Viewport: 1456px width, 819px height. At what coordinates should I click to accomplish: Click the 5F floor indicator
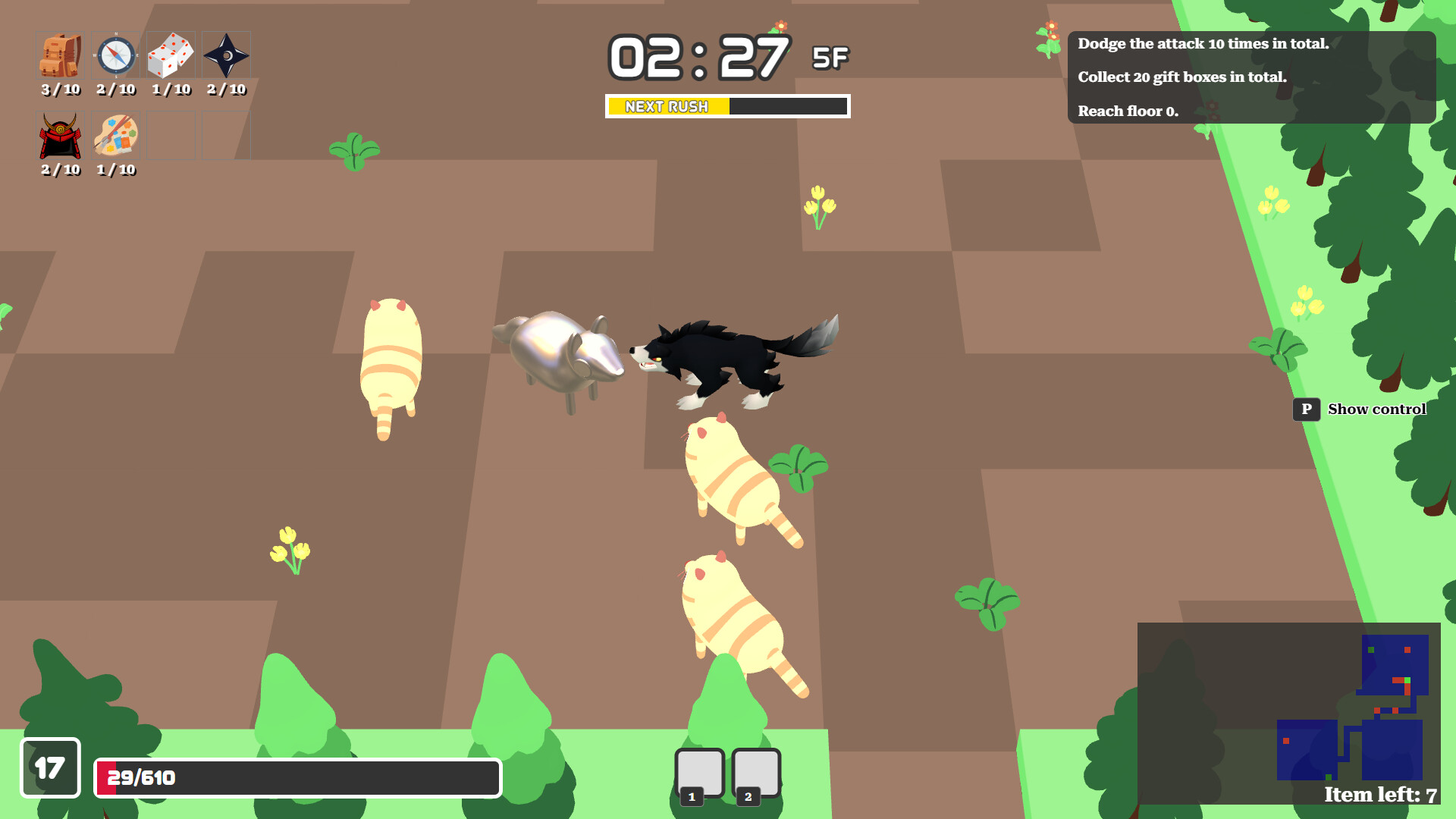[831, 58]
